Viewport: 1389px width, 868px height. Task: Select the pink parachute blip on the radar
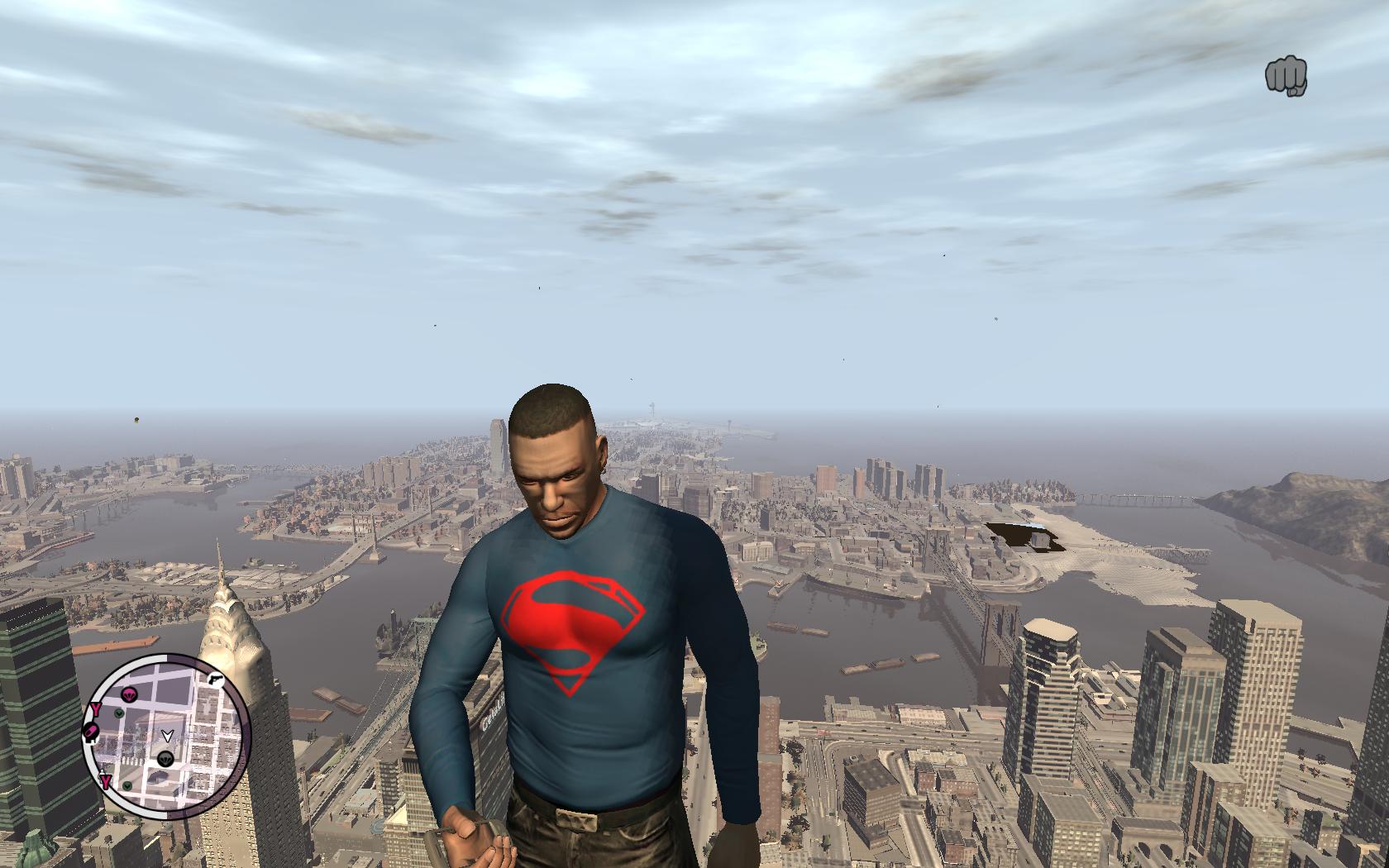click(x=129, y=694)
